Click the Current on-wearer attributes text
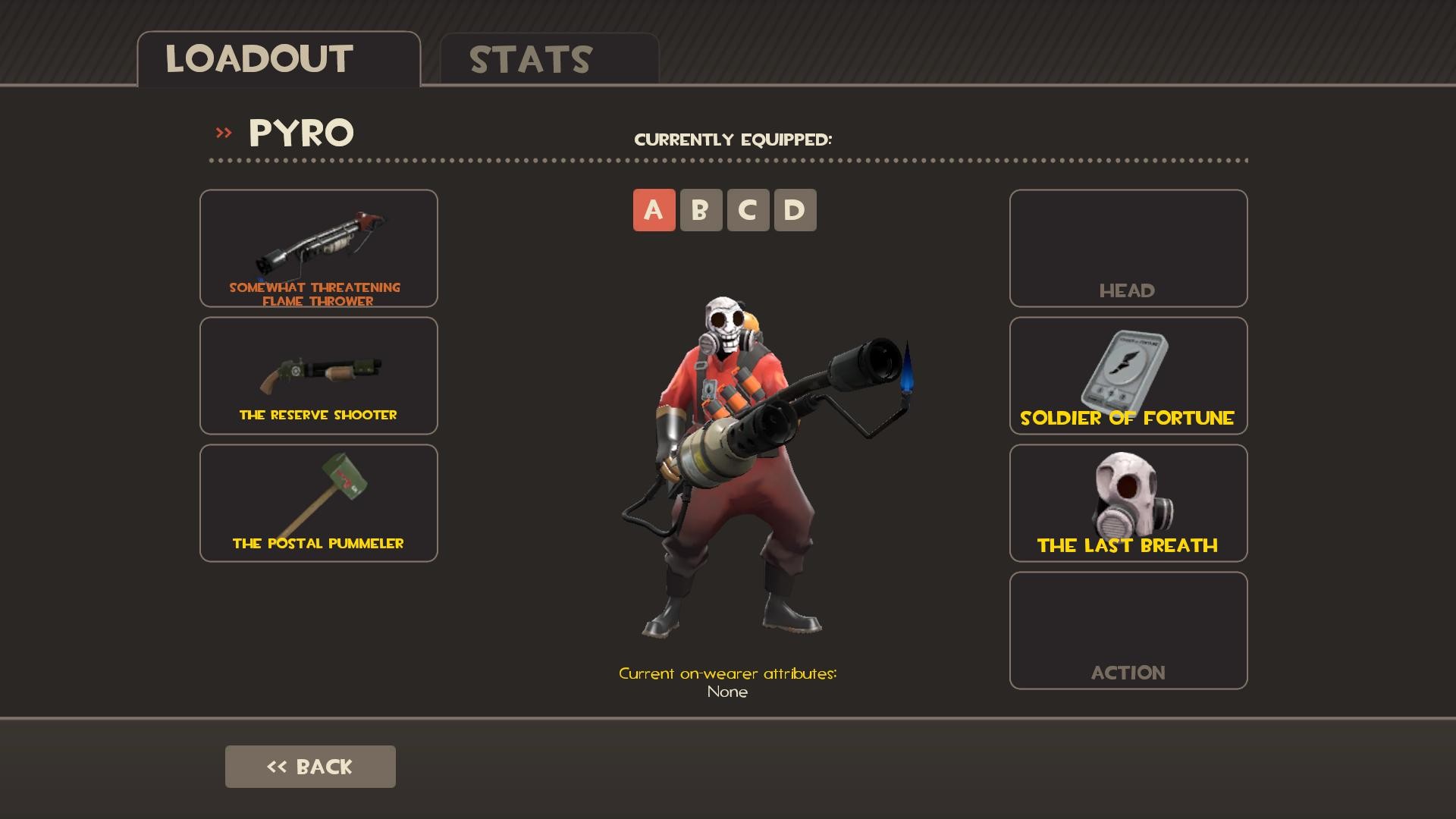 728,672
